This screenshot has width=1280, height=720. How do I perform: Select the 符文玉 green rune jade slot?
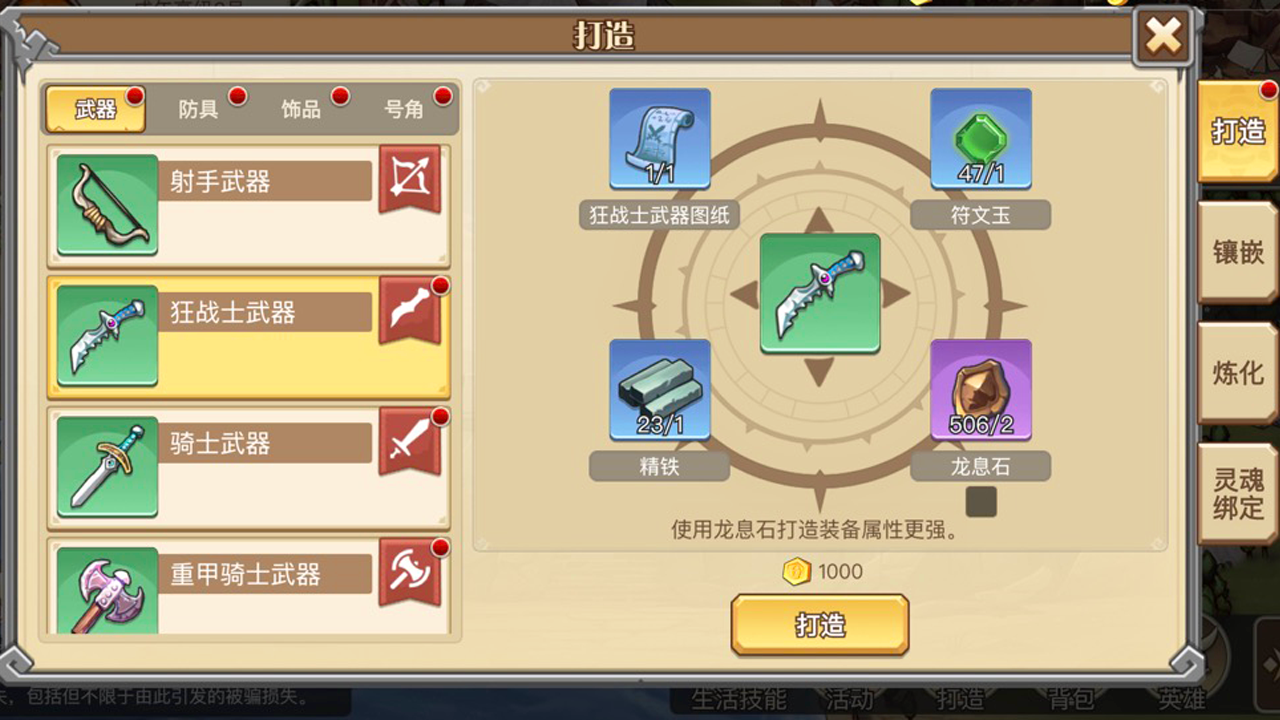click(981, 139)
